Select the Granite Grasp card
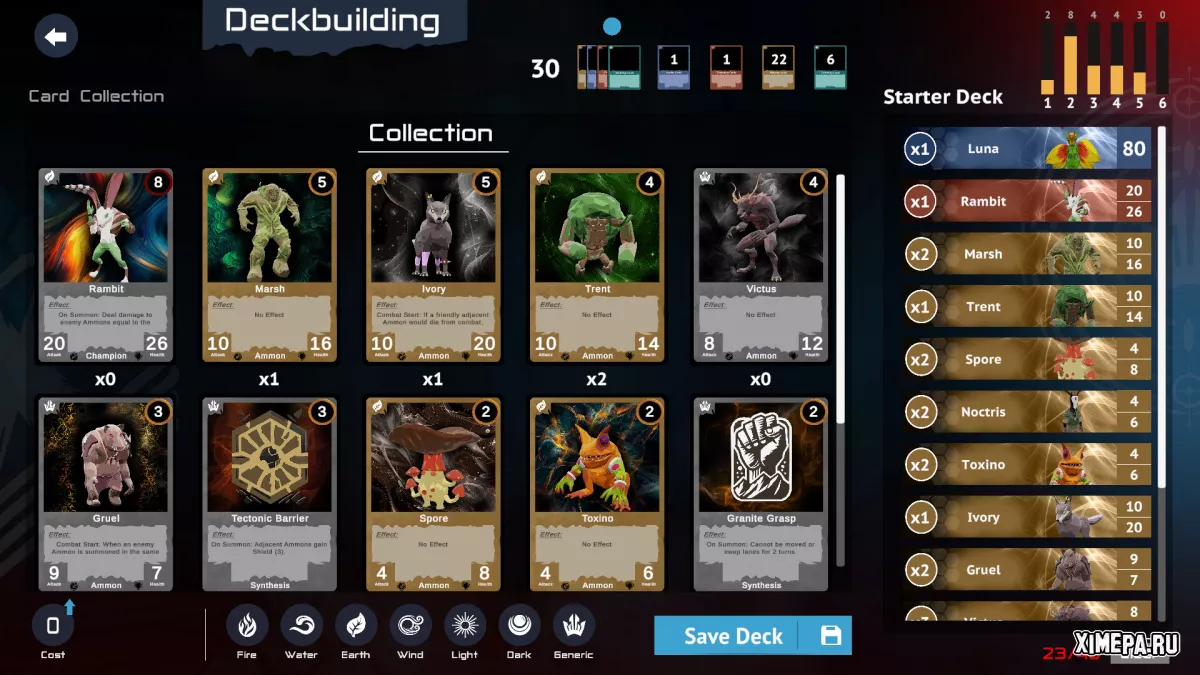 pyautogui.click(x=761, y=494)
